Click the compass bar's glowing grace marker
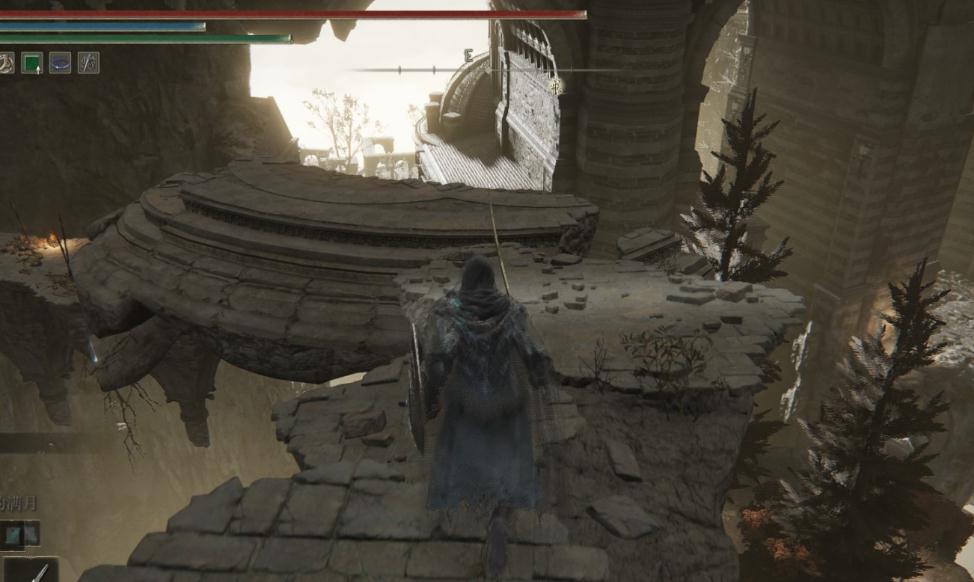Viewport: 974px width, 582px height. (x=556, y=86)
